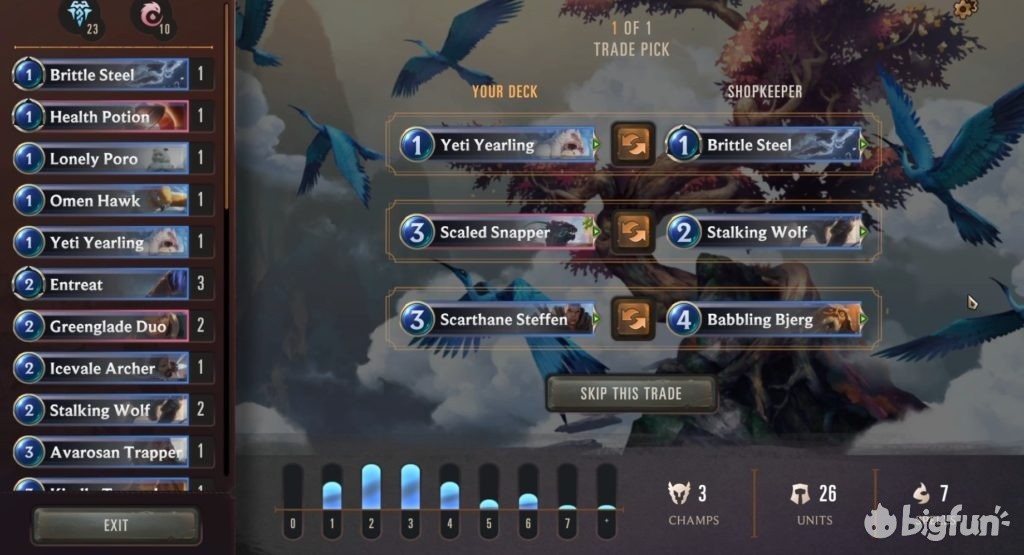Viewport: 1024px width, 555px height.
Task: View the shopkeeper's Babbling Bjerg card
Action: 764,320
